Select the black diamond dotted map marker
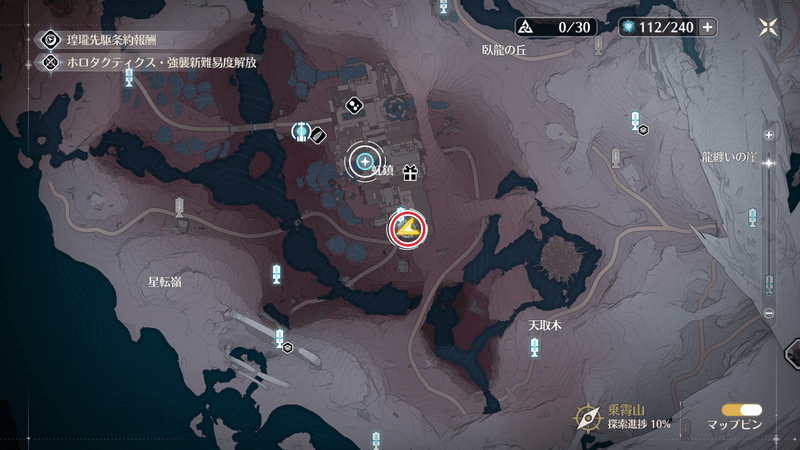 pos(353,104)
